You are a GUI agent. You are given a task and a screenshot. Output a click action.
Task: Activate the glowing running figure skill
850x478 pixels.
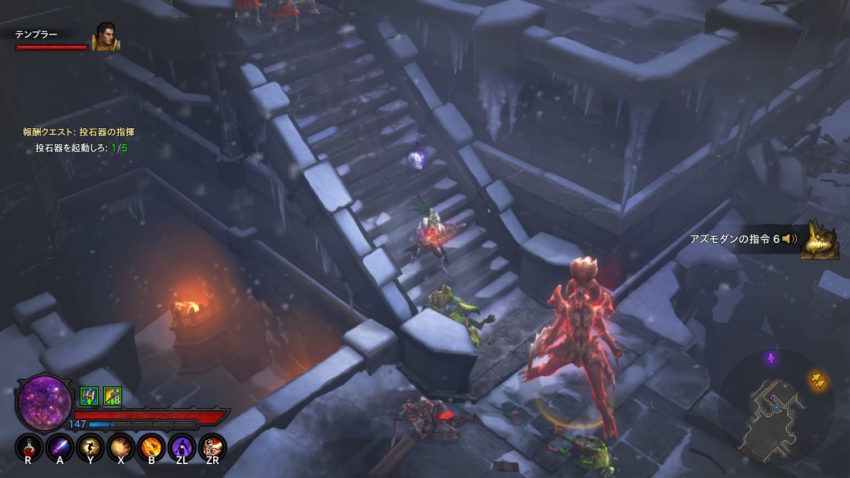pyautogui.click(x=89, y=446)
